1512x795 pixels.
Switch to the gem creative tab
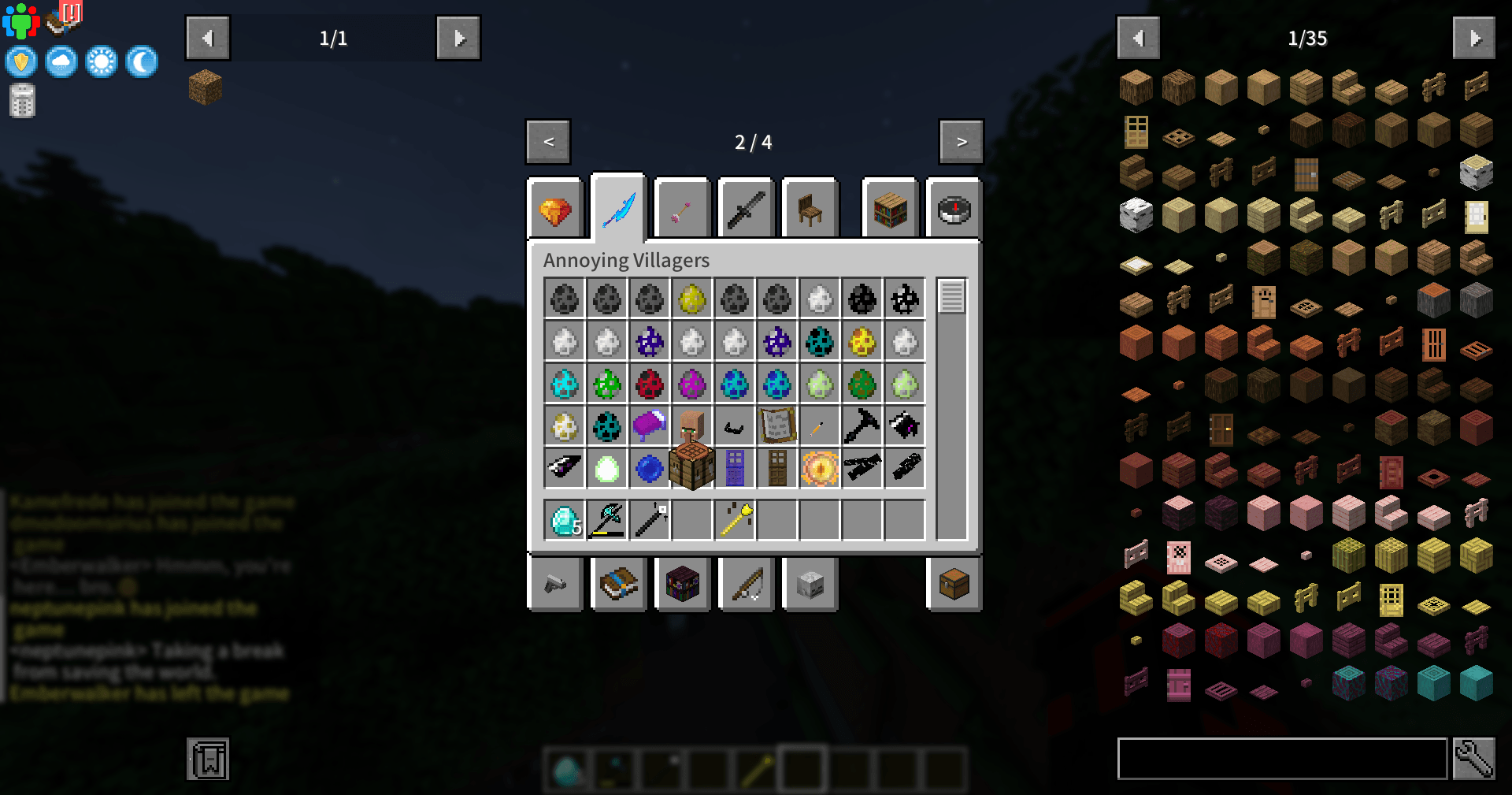click(555, 207)
